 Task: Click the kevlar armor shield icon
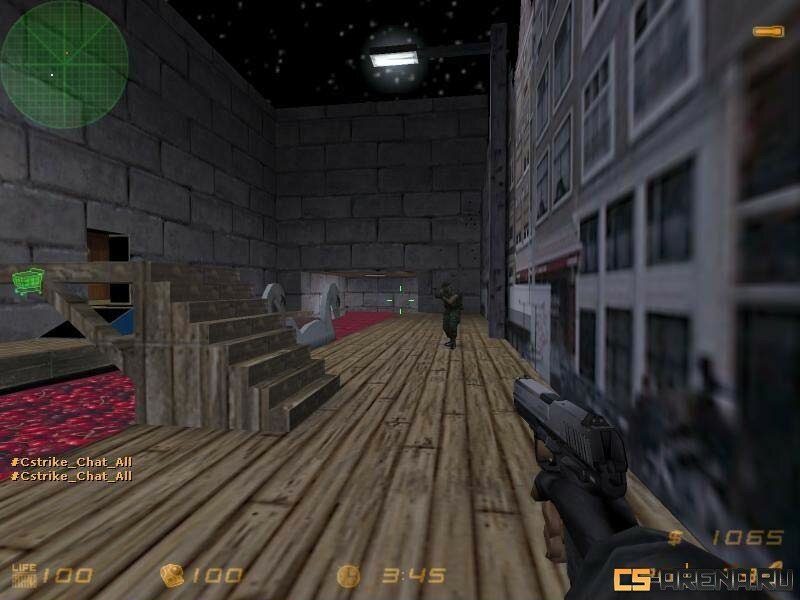coord(171,575)
